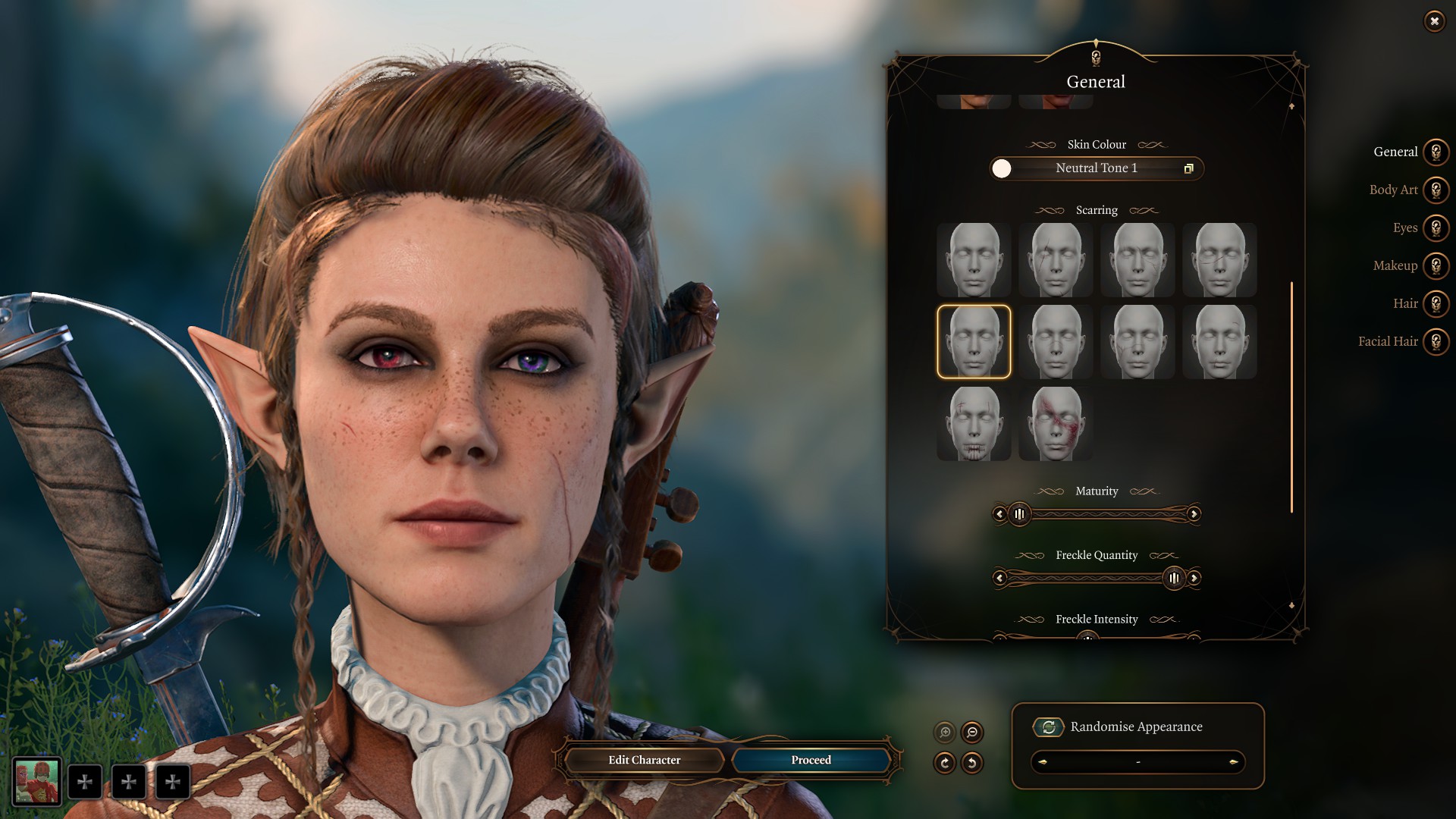Decrease Freckle Quantity with the left arrow
The height and width of the screenshot is (819, 1456).
click(999, 579)
